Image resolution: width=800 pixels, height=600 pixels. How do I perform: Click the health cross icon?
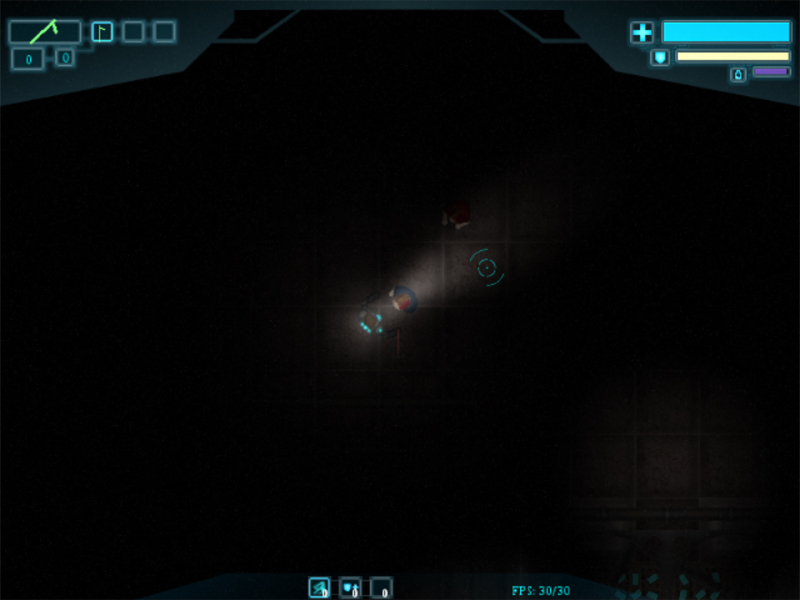(x=641, y=33)
